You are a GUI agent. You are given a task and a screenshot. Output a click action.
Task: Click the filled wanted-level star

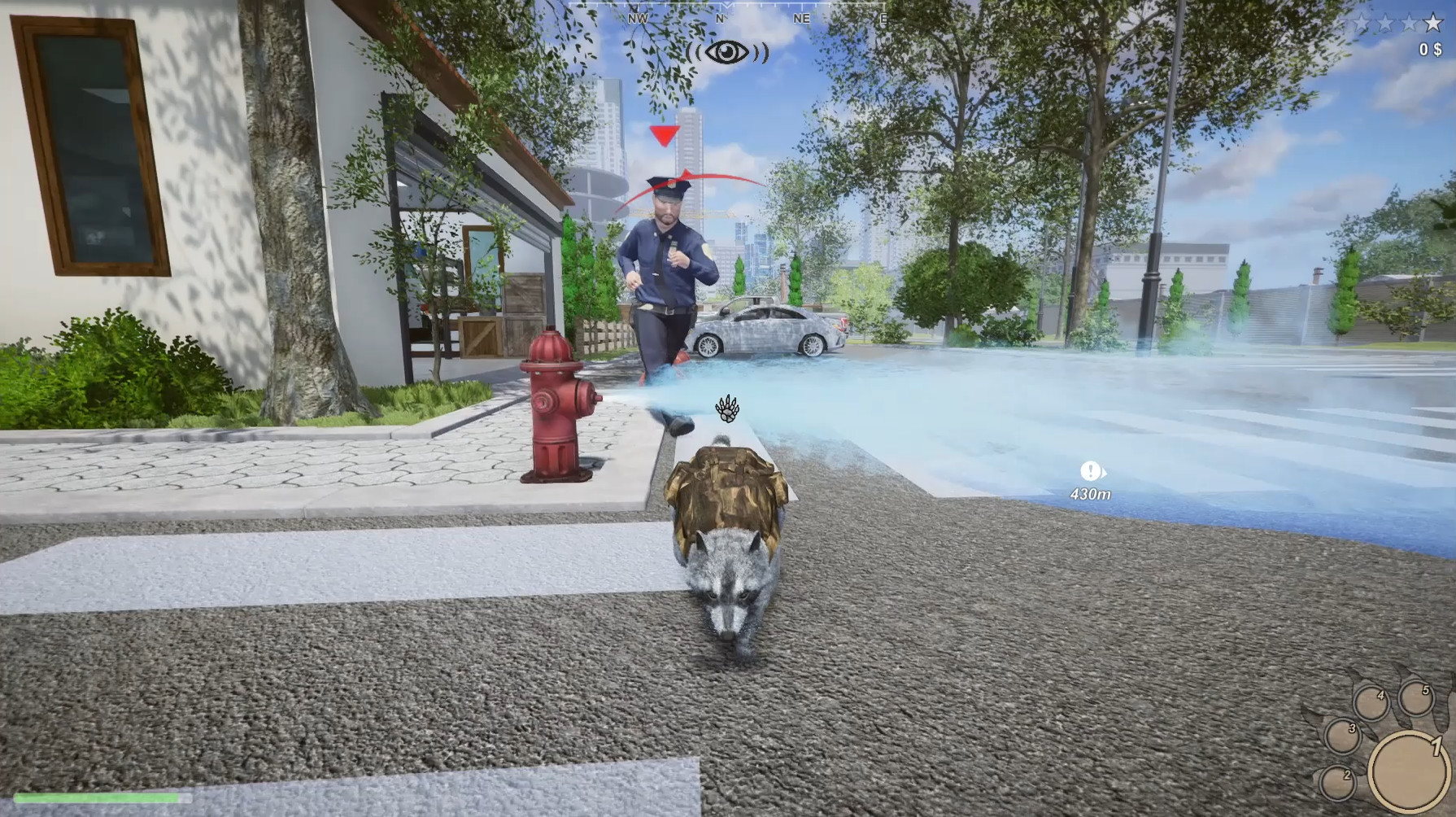point(1433,23)
